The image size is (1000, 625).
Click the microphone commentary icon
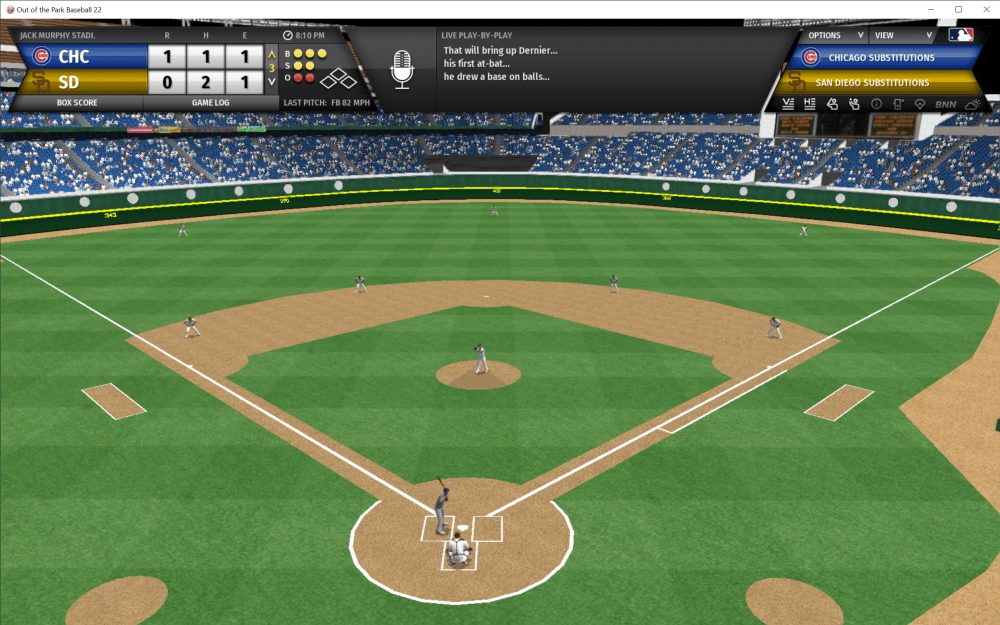(x=401, y=70)
